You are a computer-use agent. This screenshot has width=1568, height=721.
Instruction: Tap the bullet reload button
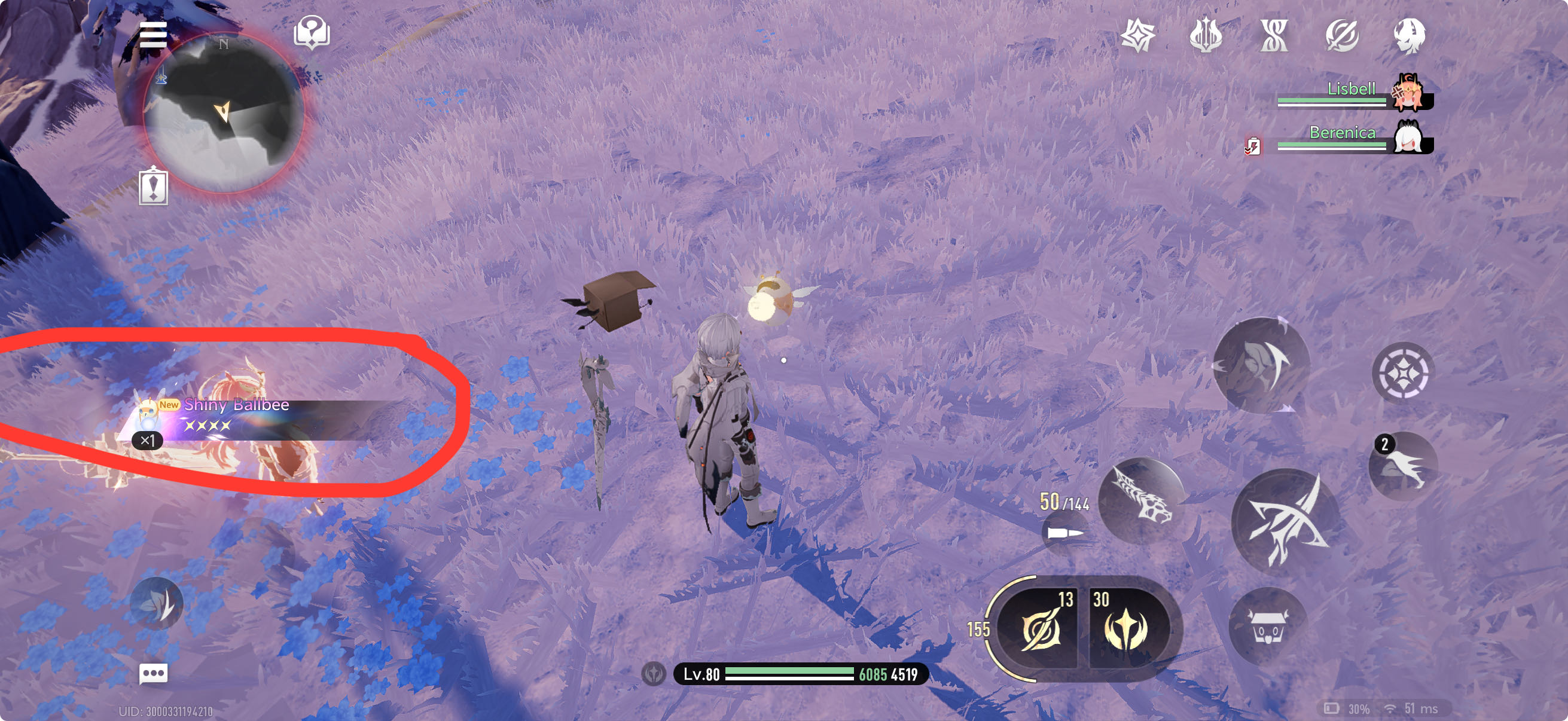point(1064,533)
